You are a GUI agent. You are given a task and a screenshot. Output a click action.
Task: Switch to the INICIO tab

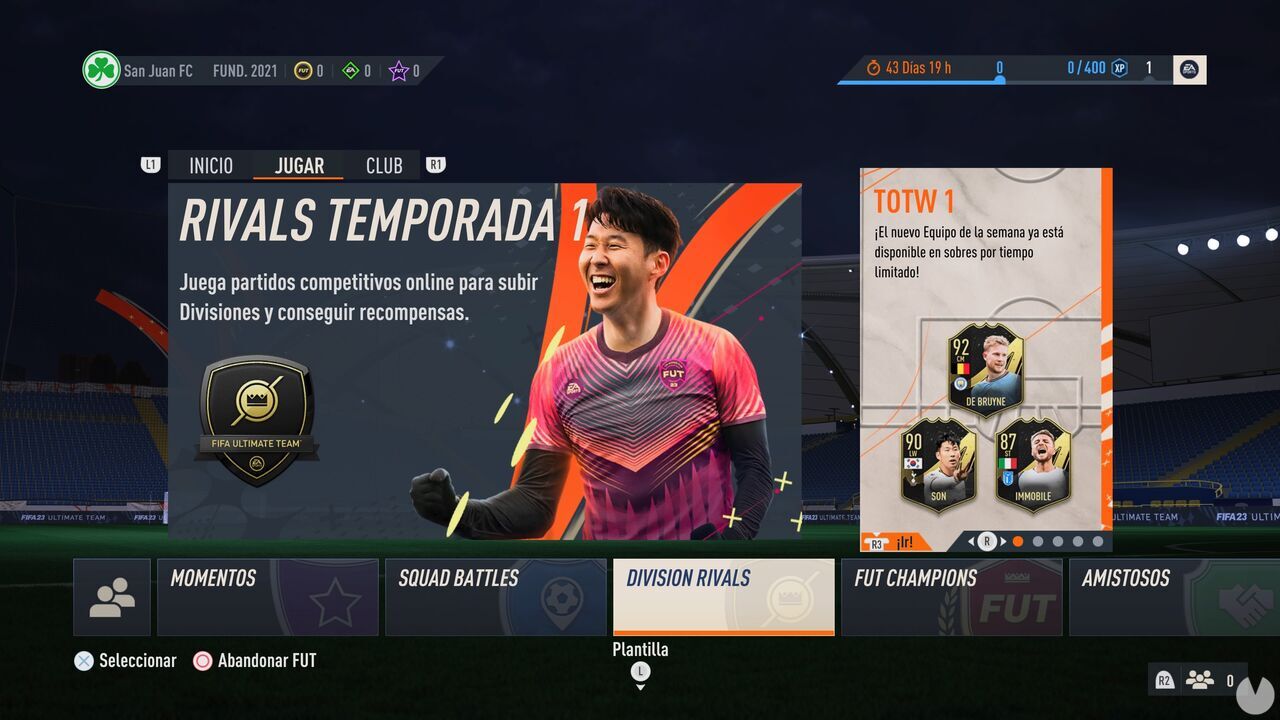click(211, 165)
